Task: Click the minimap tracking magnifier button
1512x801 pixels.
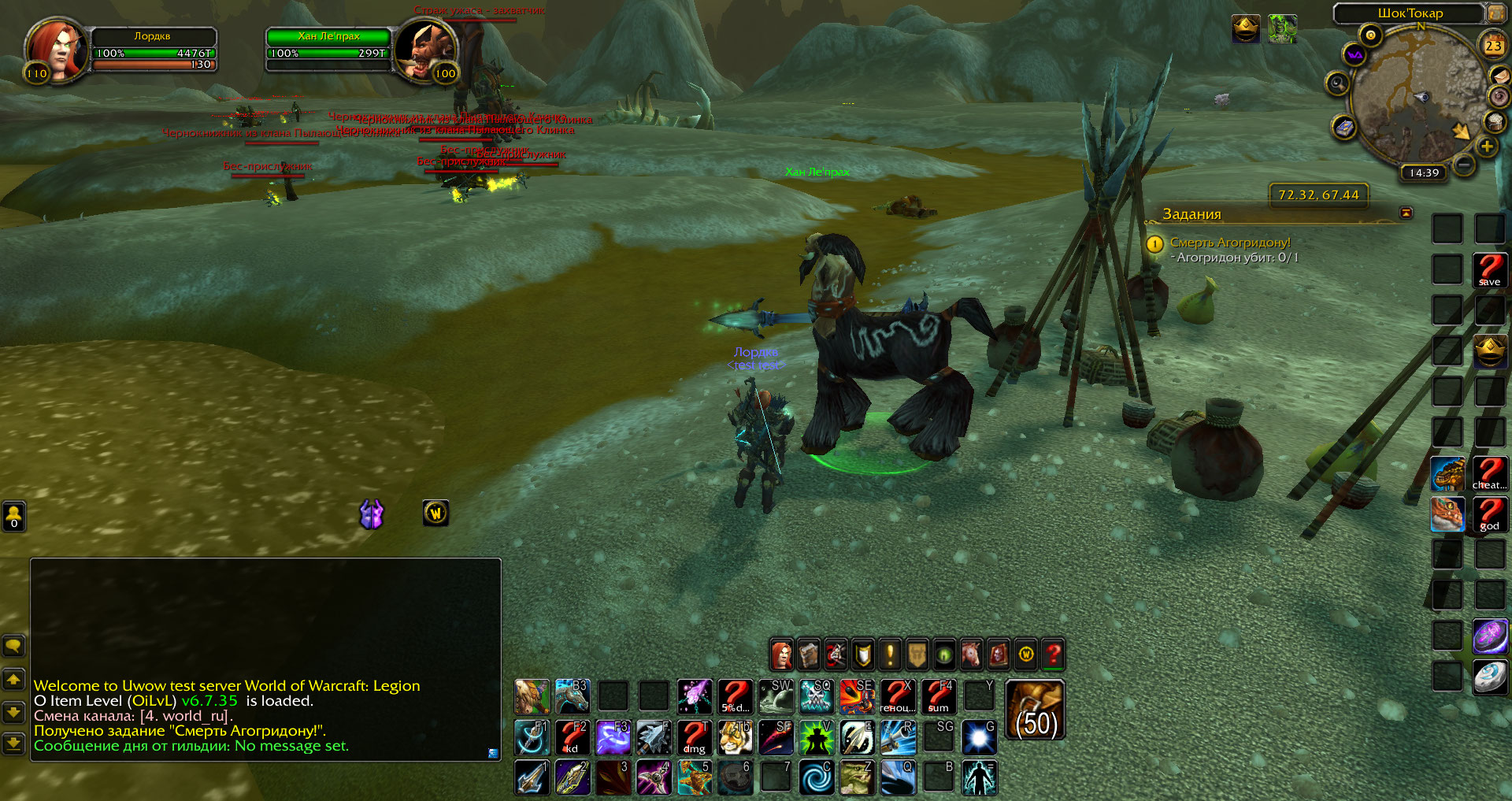Action: click(1337, 83)
